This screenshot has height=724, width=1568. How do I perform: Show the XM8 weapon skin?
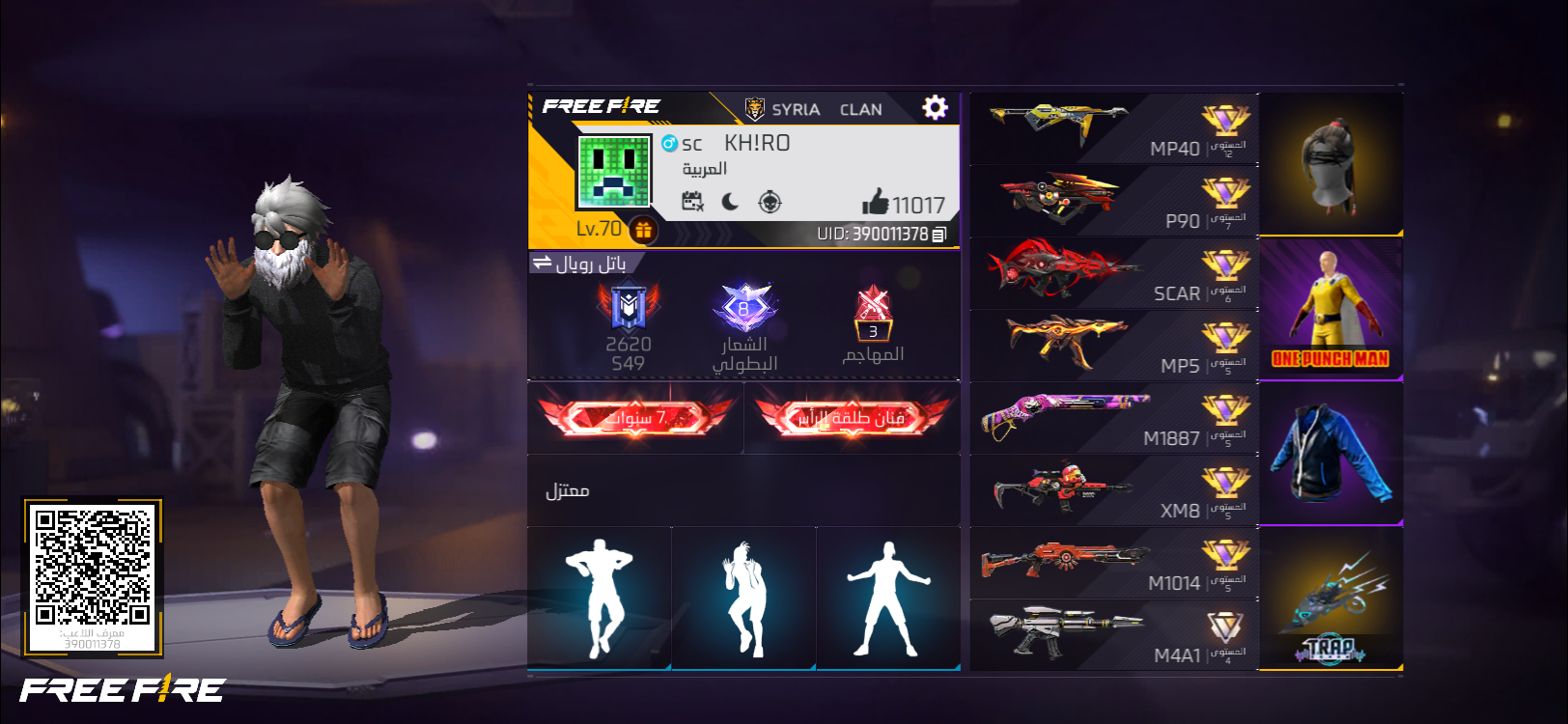1113,490
